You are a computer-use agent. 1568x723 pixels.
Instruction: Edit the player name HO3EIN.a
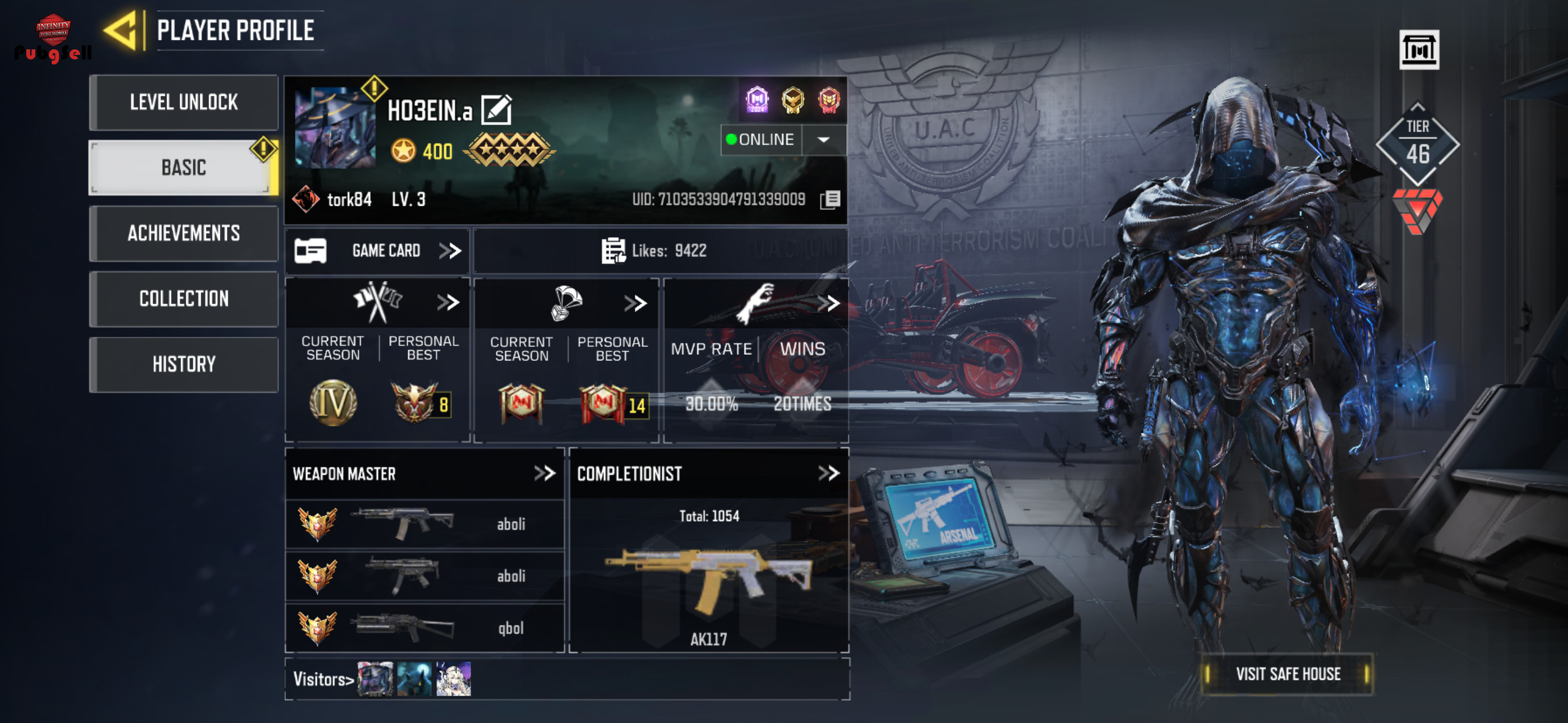point(497,110)
